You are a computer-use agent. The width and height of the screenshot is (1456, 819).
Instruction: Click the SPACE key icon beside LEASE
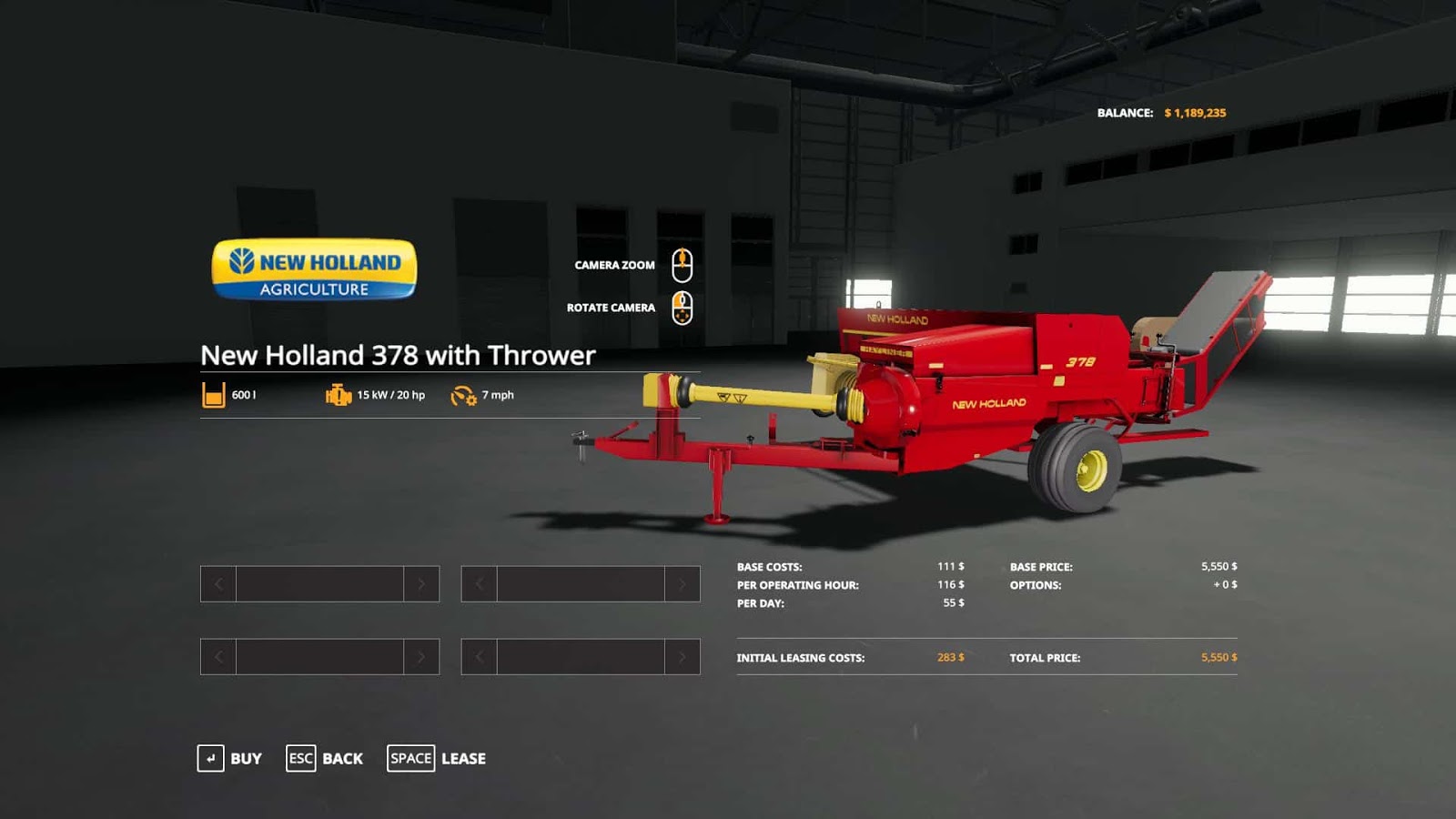click(410, 758)
